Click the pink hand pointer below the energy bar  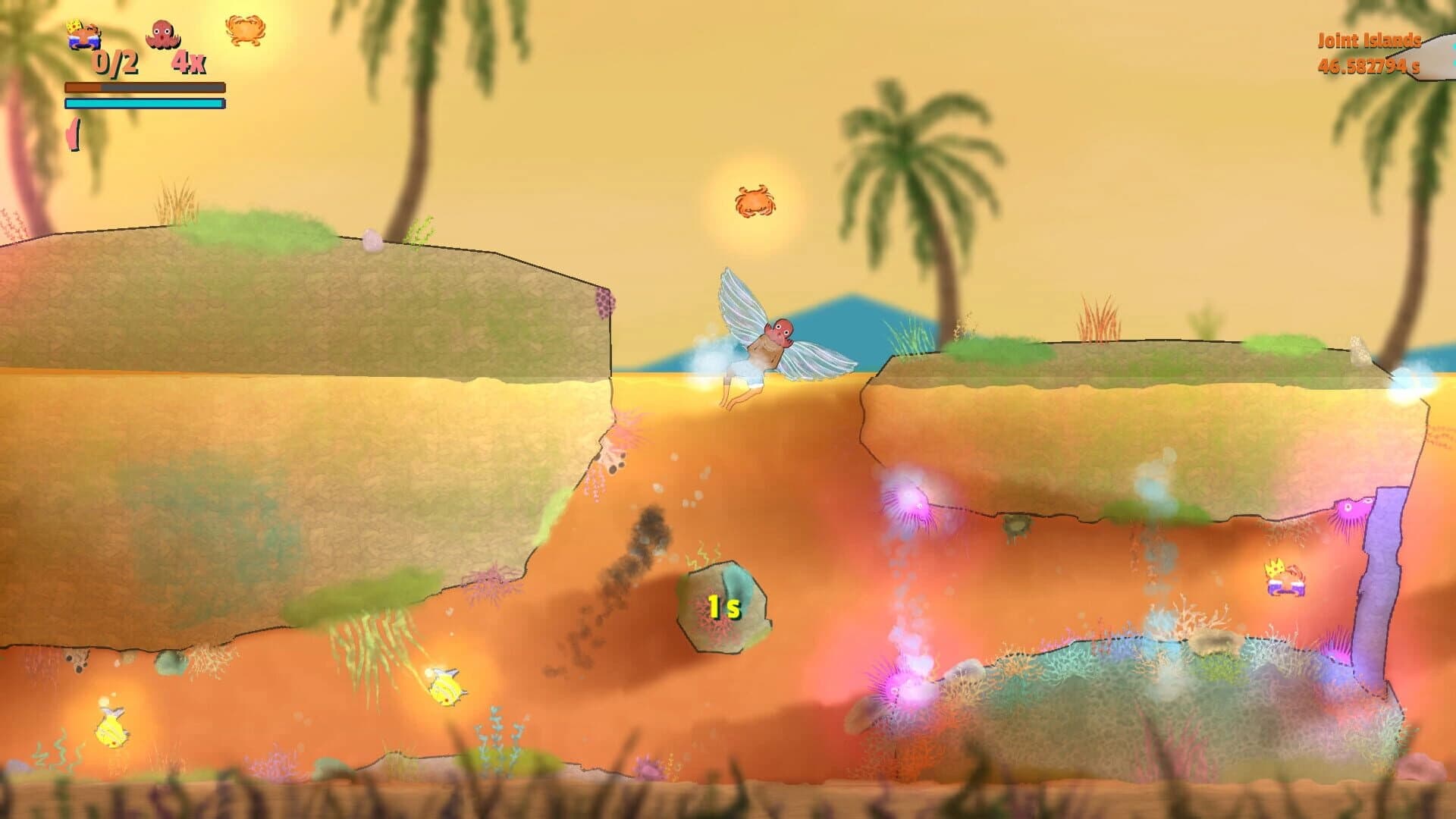[x=74, y=133]
